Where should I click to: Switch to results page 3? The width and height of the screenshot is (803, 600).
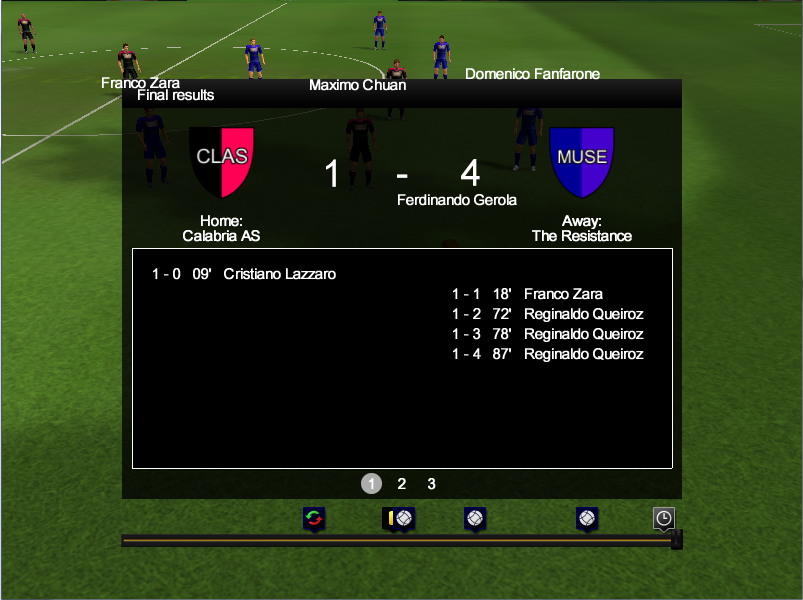tap(432, 484)
